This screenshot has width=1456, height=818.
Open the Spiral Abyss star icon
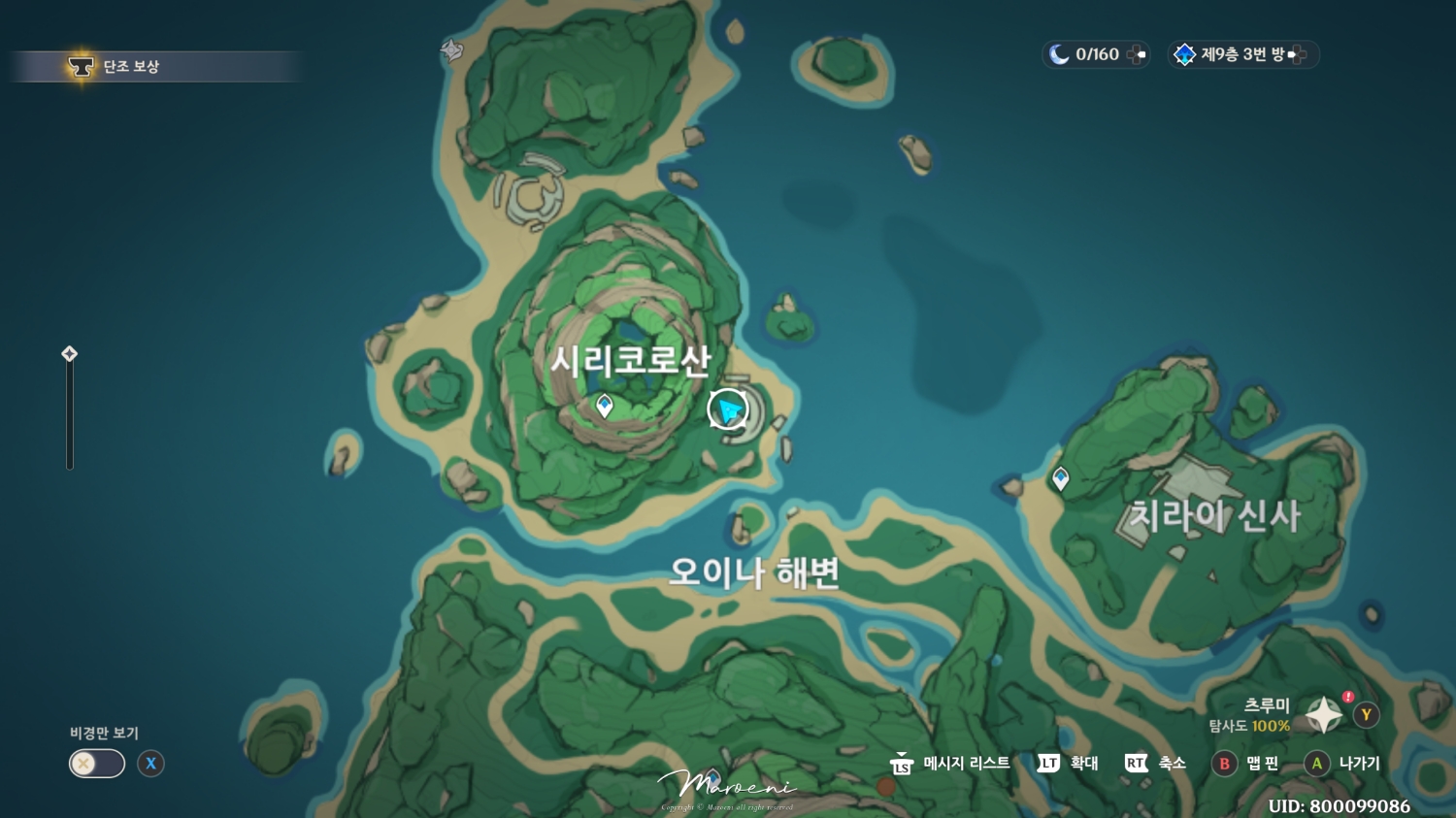(x=1186, y=54)
